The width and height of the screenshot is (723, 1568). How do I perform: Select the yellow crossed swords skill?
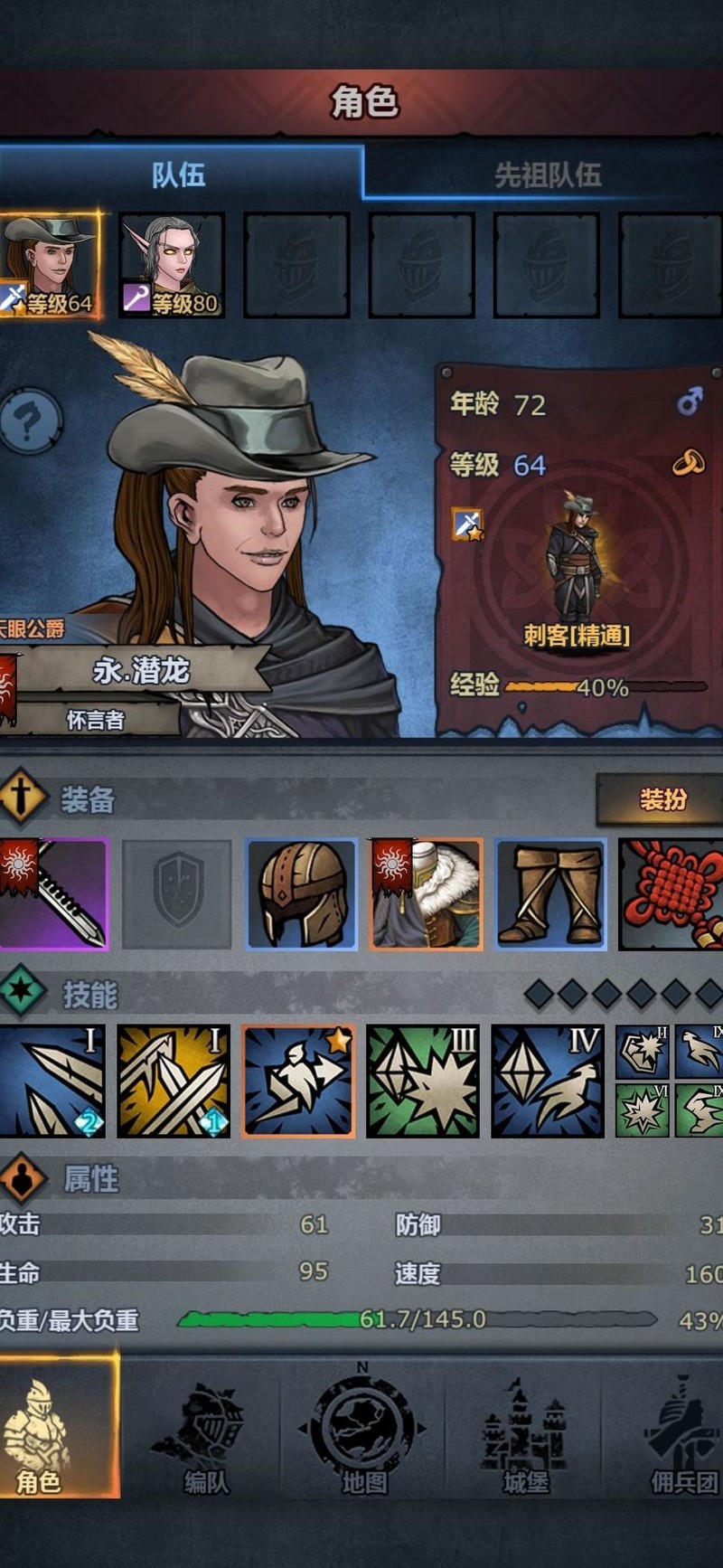(174, 1081)
